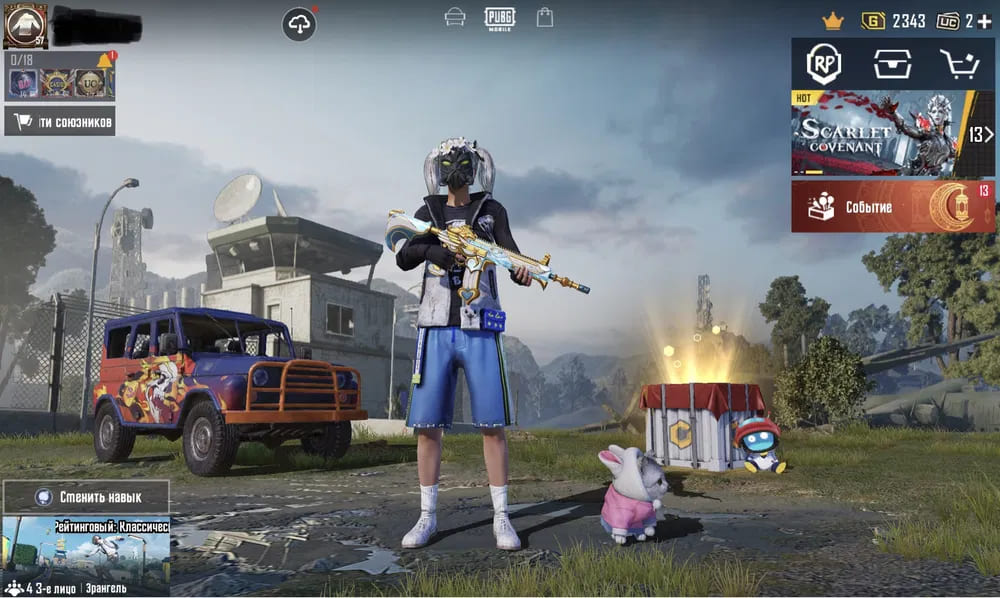Image resolution: width=1000 pixels, height=598 pixels.
Task: Select the PUBG Mobile lobby tab
Action: pyautogui.click(x=499, y=17)
